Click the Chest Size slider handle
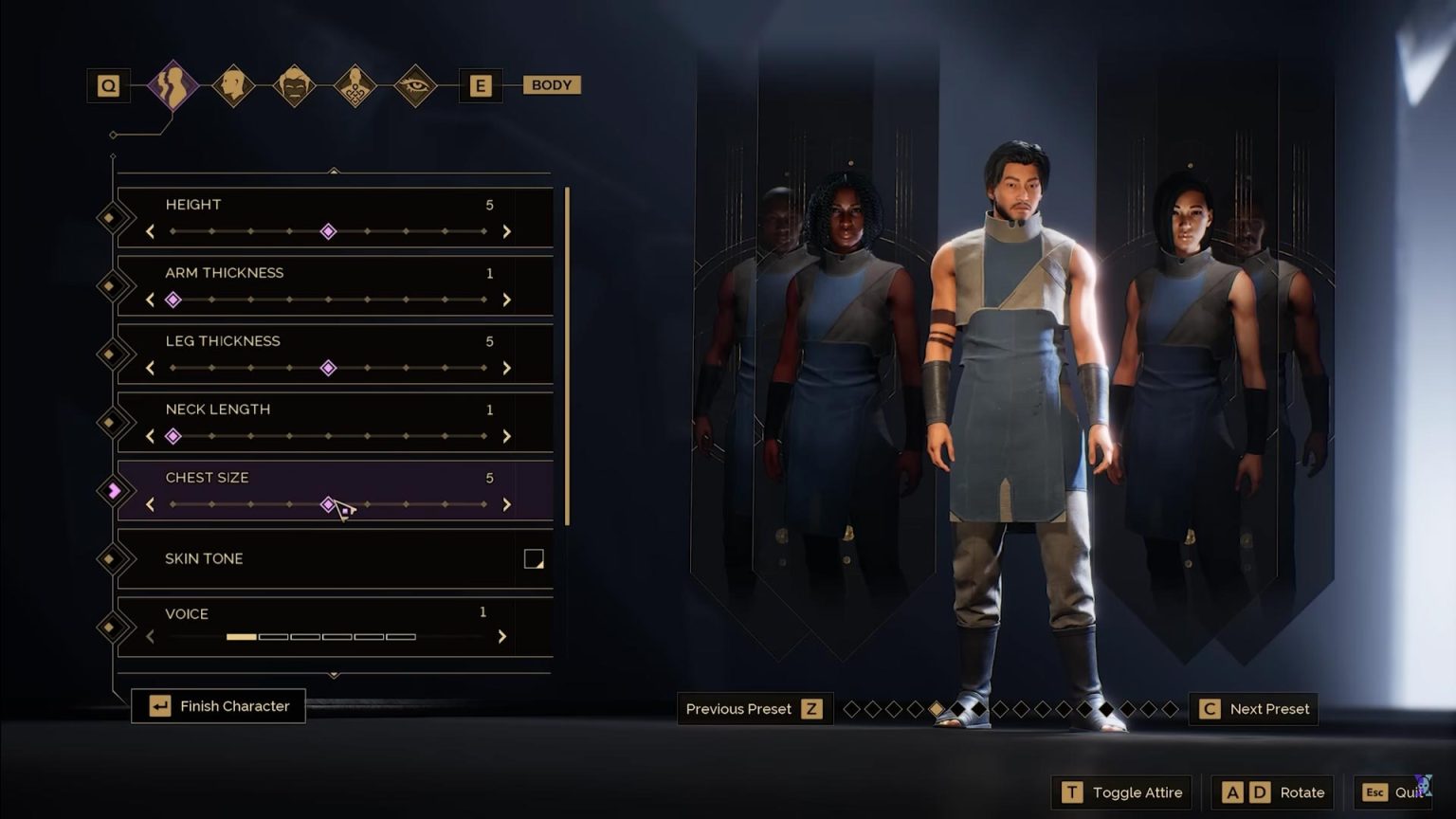 pos(330,504)
